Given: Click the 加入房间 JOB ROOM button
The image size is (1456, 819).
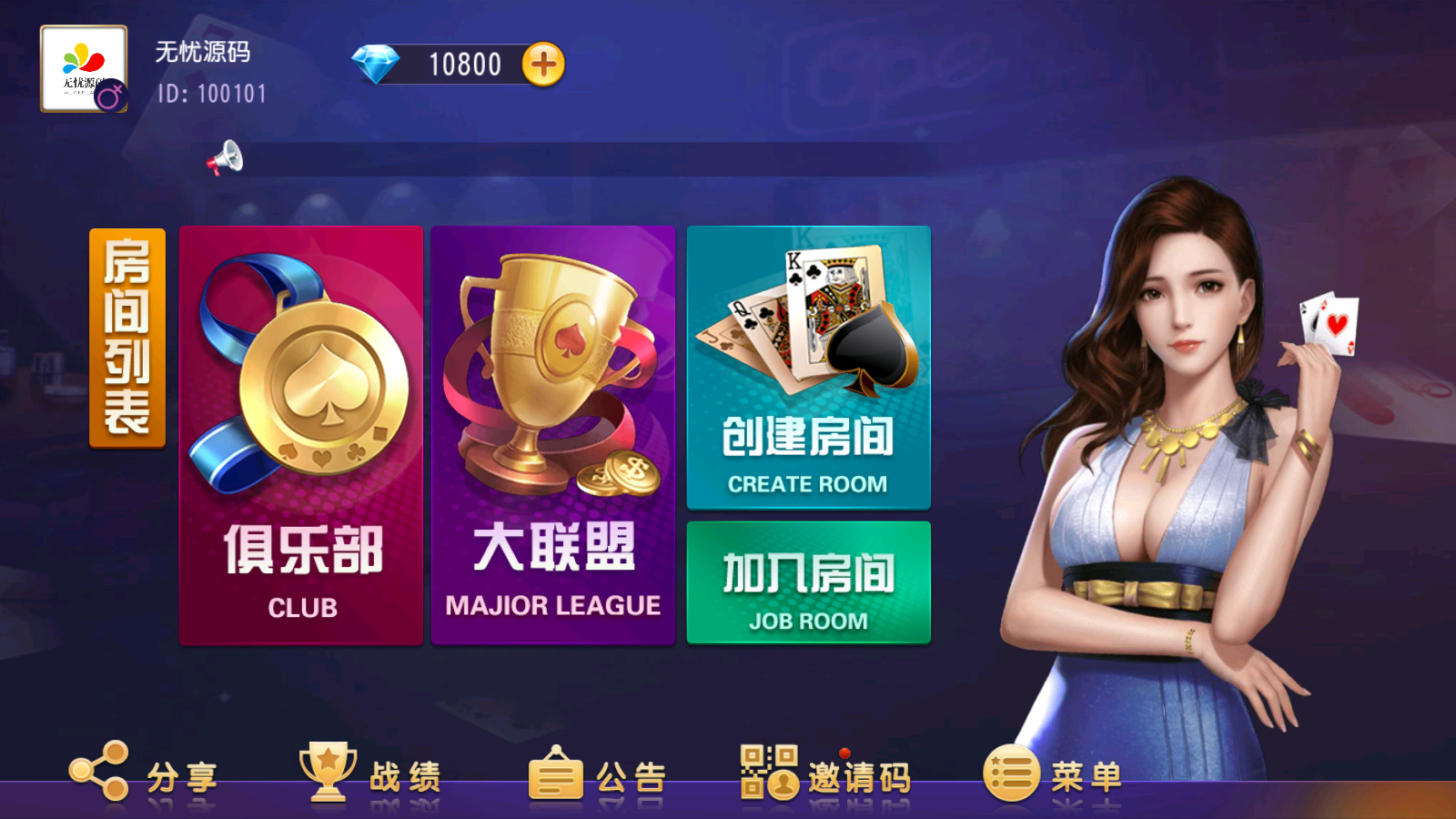Looking at the screenshot, I should [x=808, y=582].
